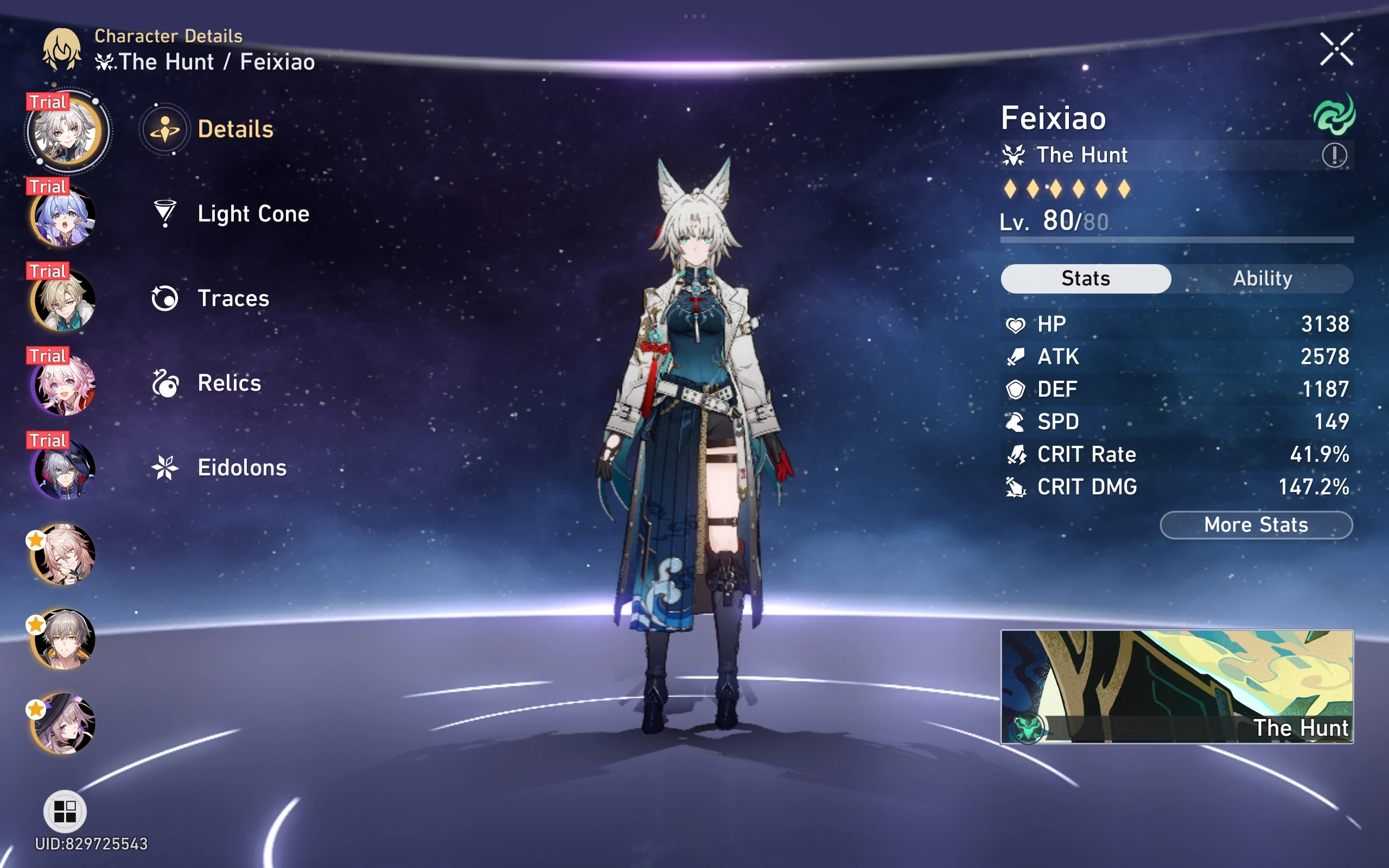Screen dimensions: 1389x868
Task: Expand the CRIT Rate stat row
Action: 1177,454
